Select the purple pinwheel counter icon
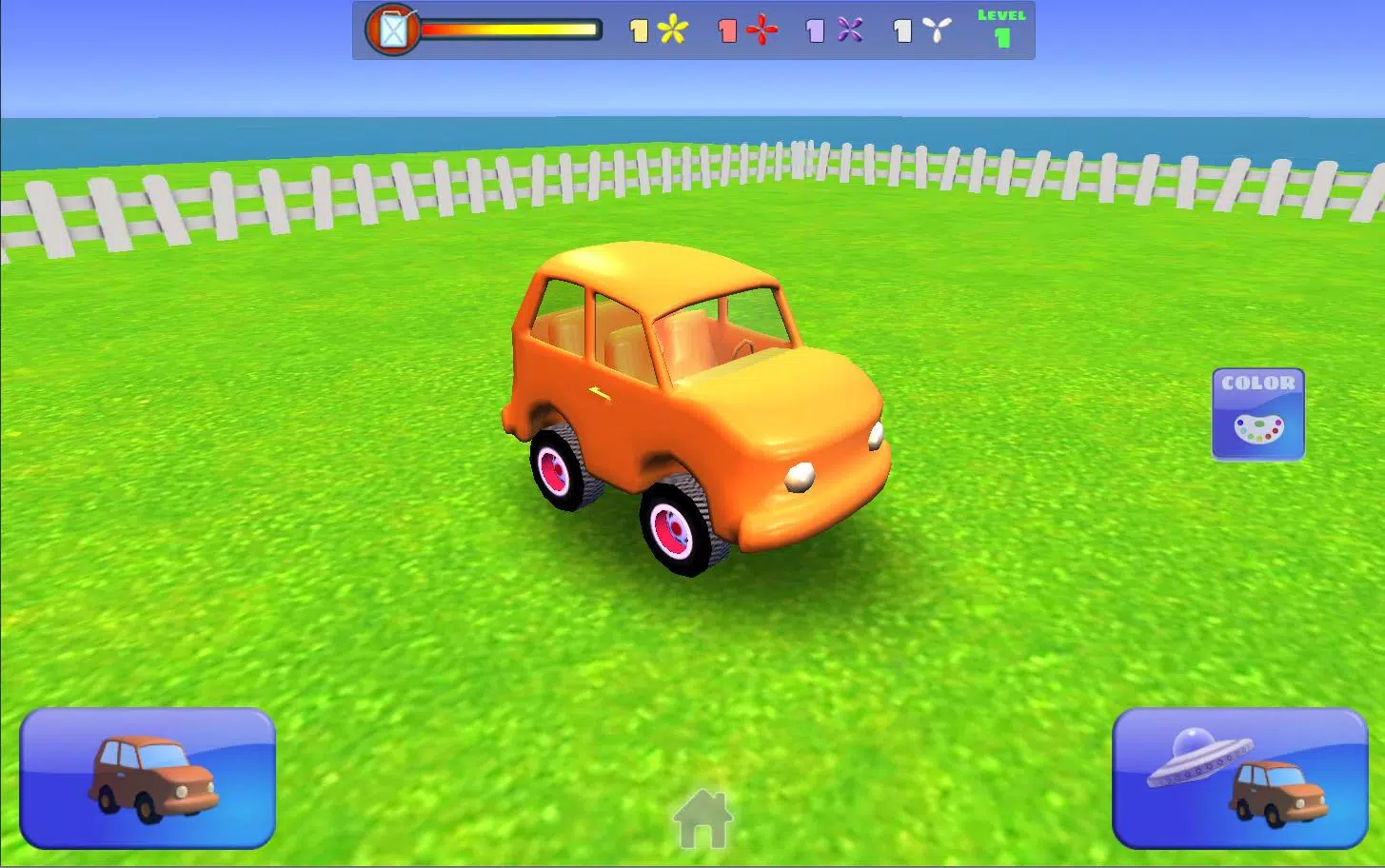Viewport: 1385px width, 868px height. [x=849, y=30]
